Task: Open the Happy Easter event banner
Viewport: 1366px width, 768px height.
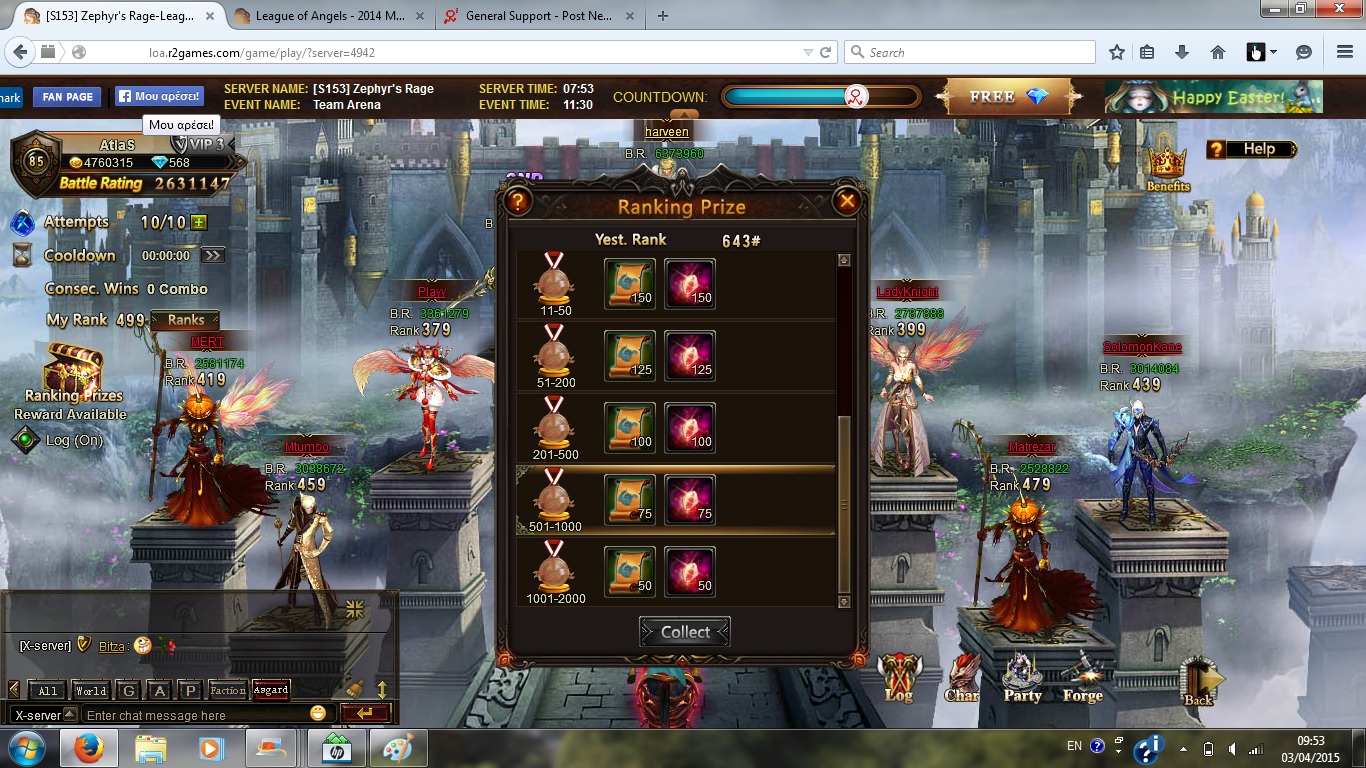Action: click(1213, 97)
